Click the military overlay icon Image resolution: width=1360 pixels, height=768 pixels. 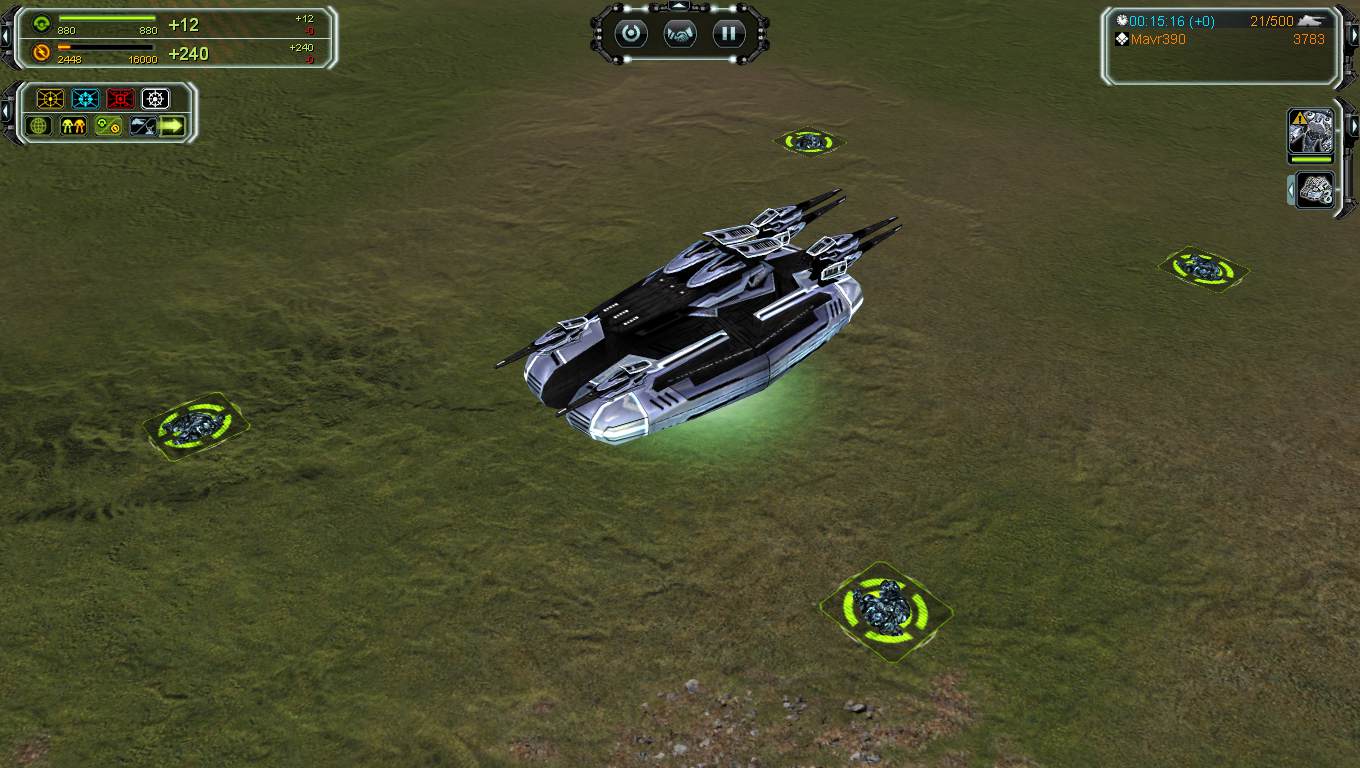pyautogui.click(x=142, y=126)
